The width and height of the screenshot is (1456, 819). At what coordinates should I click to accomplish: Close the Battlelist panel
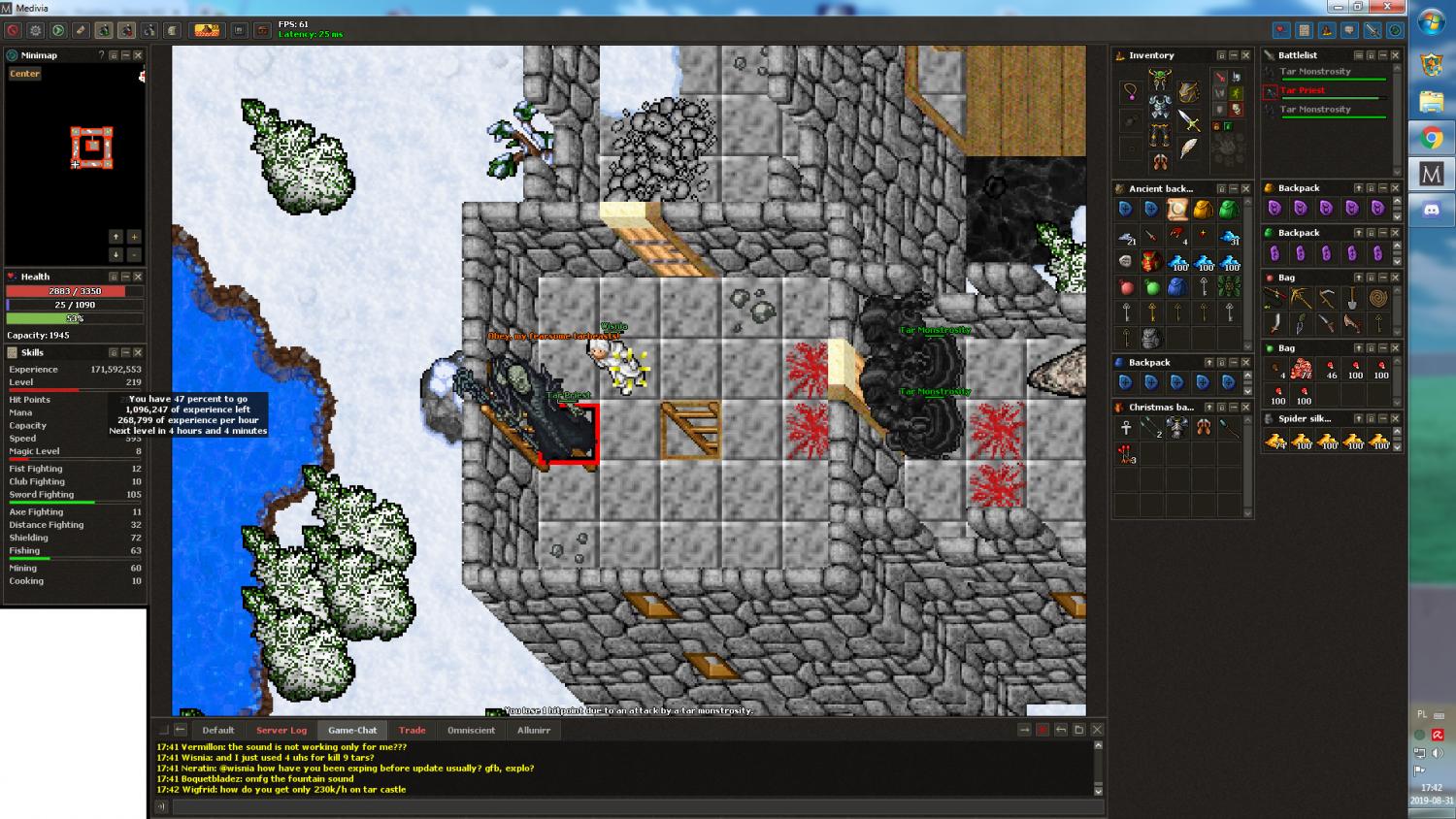click(1395, 55)
